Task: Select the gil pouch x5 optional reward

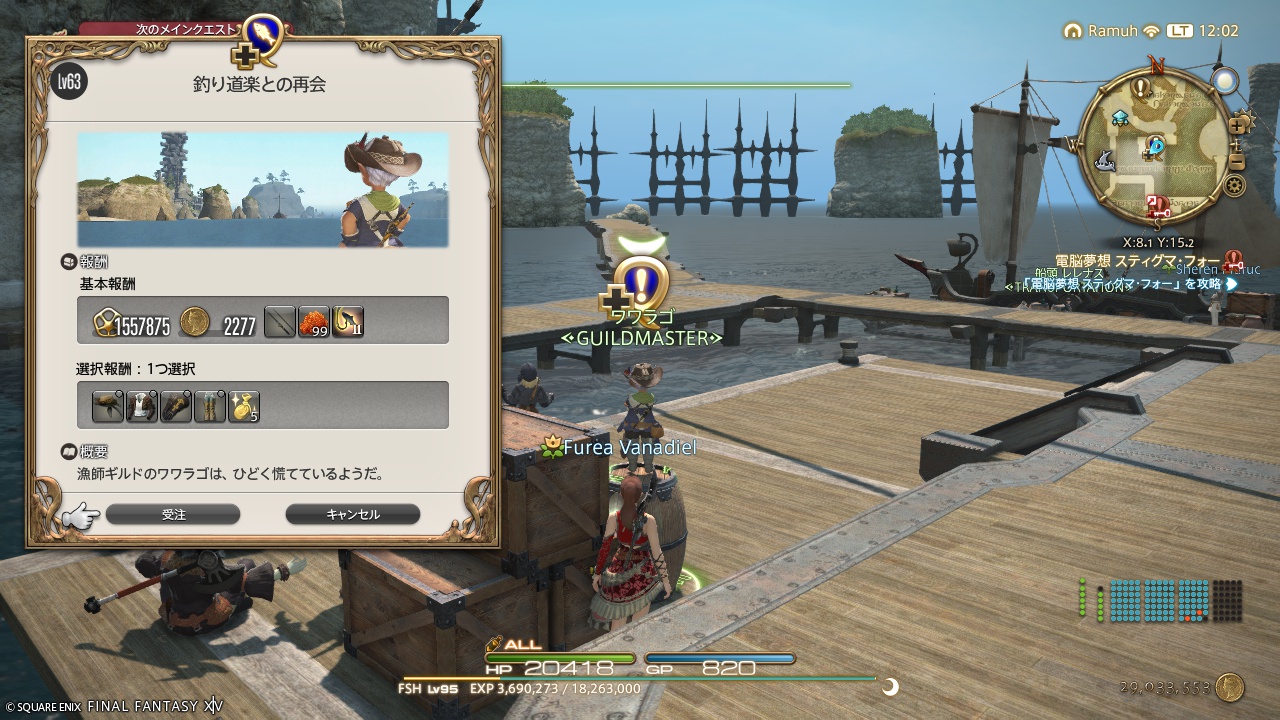Action: click(x=243, y=406)
